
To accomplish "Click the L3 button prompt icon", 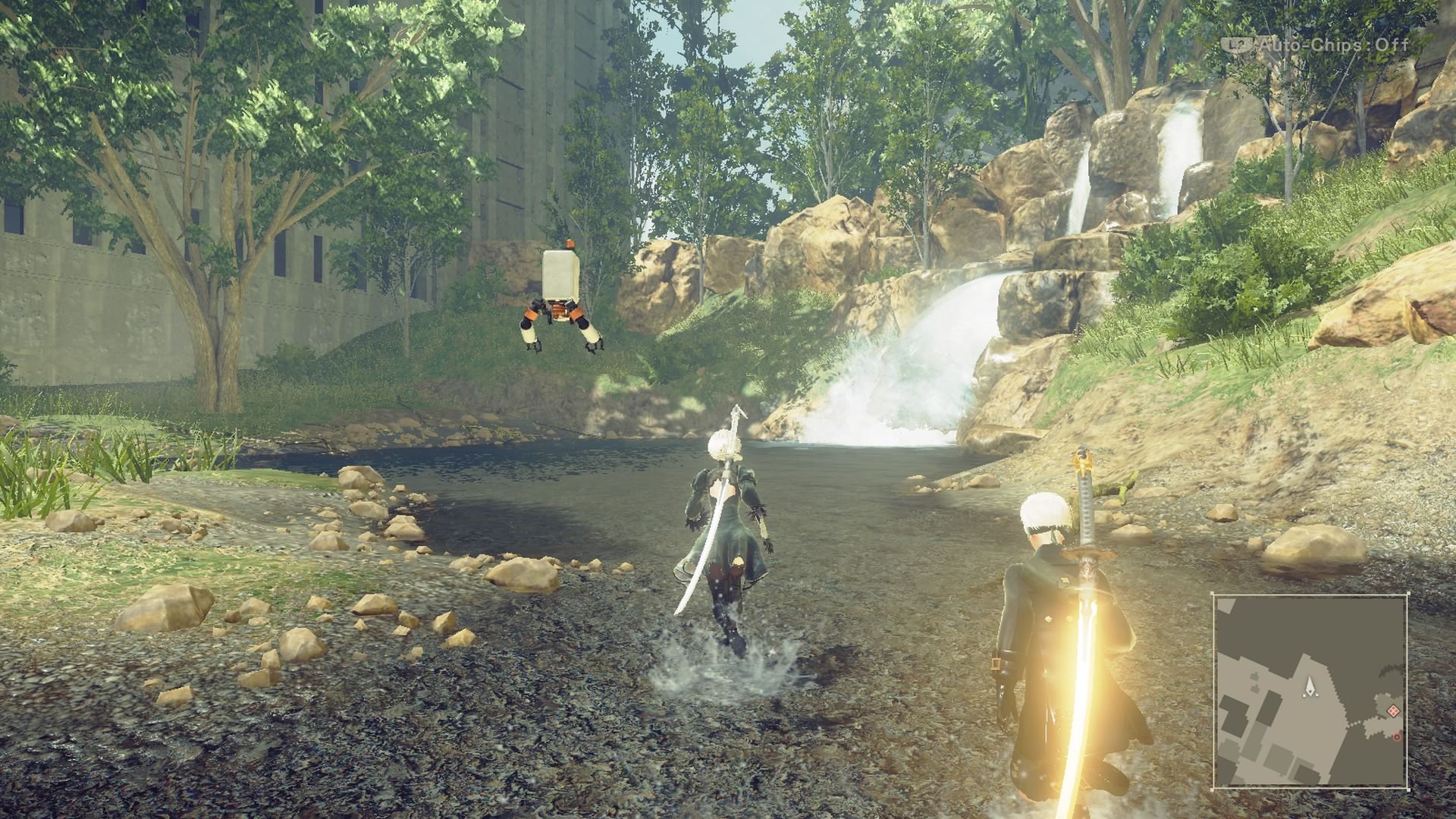I will [1238, 44].
